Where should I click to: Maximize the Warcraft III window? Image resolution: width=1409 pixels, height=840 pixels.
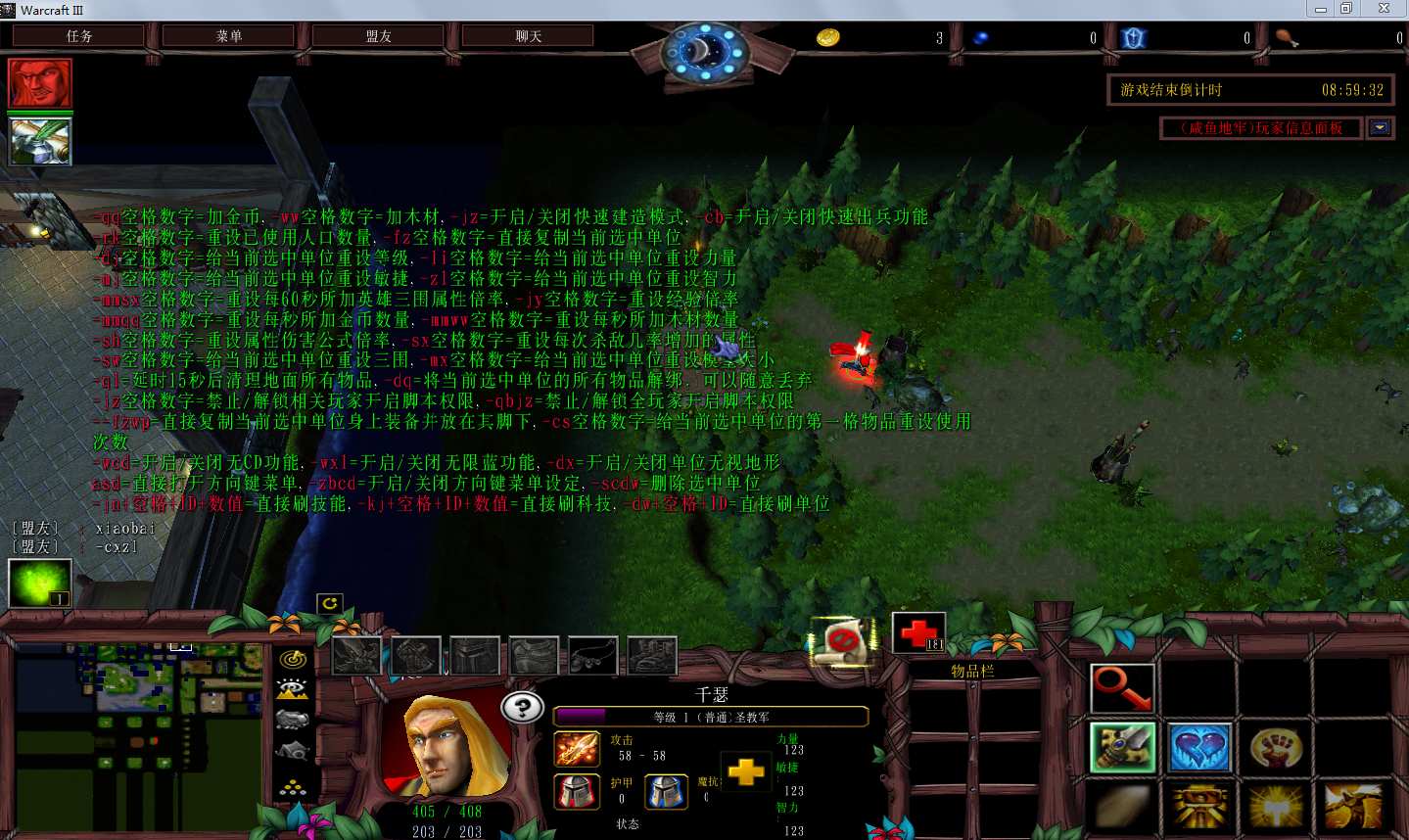click(x=1347, y=9)
